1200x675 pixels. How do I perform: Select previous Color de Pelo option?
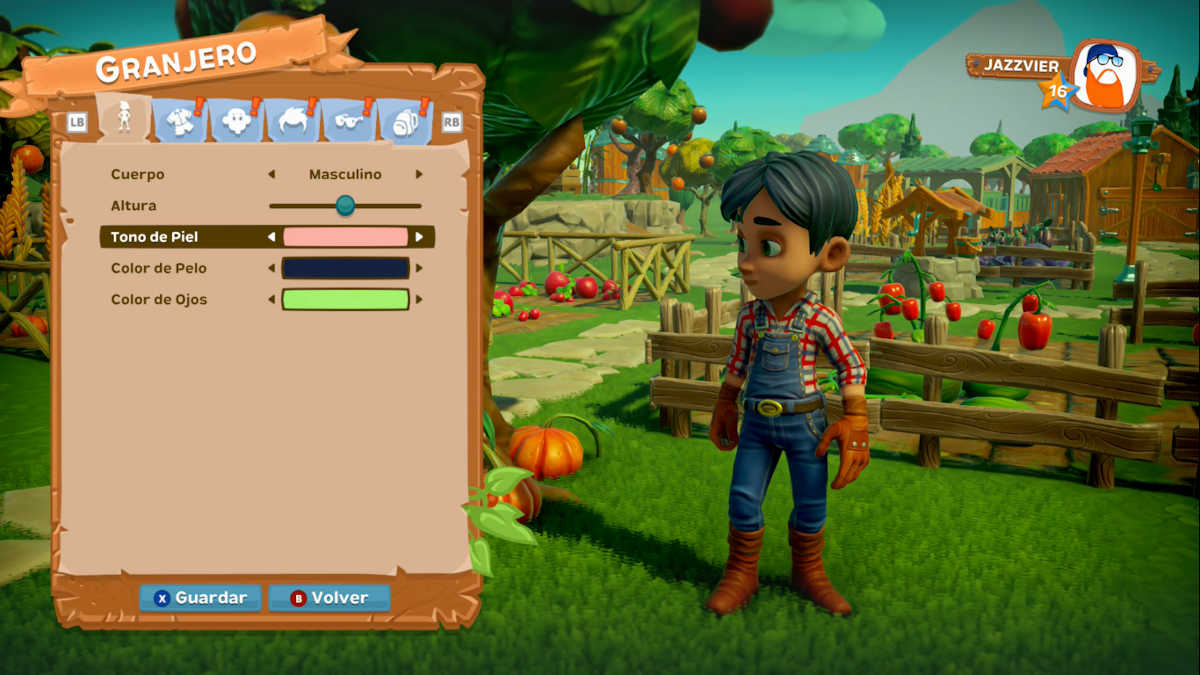(271, 268)
